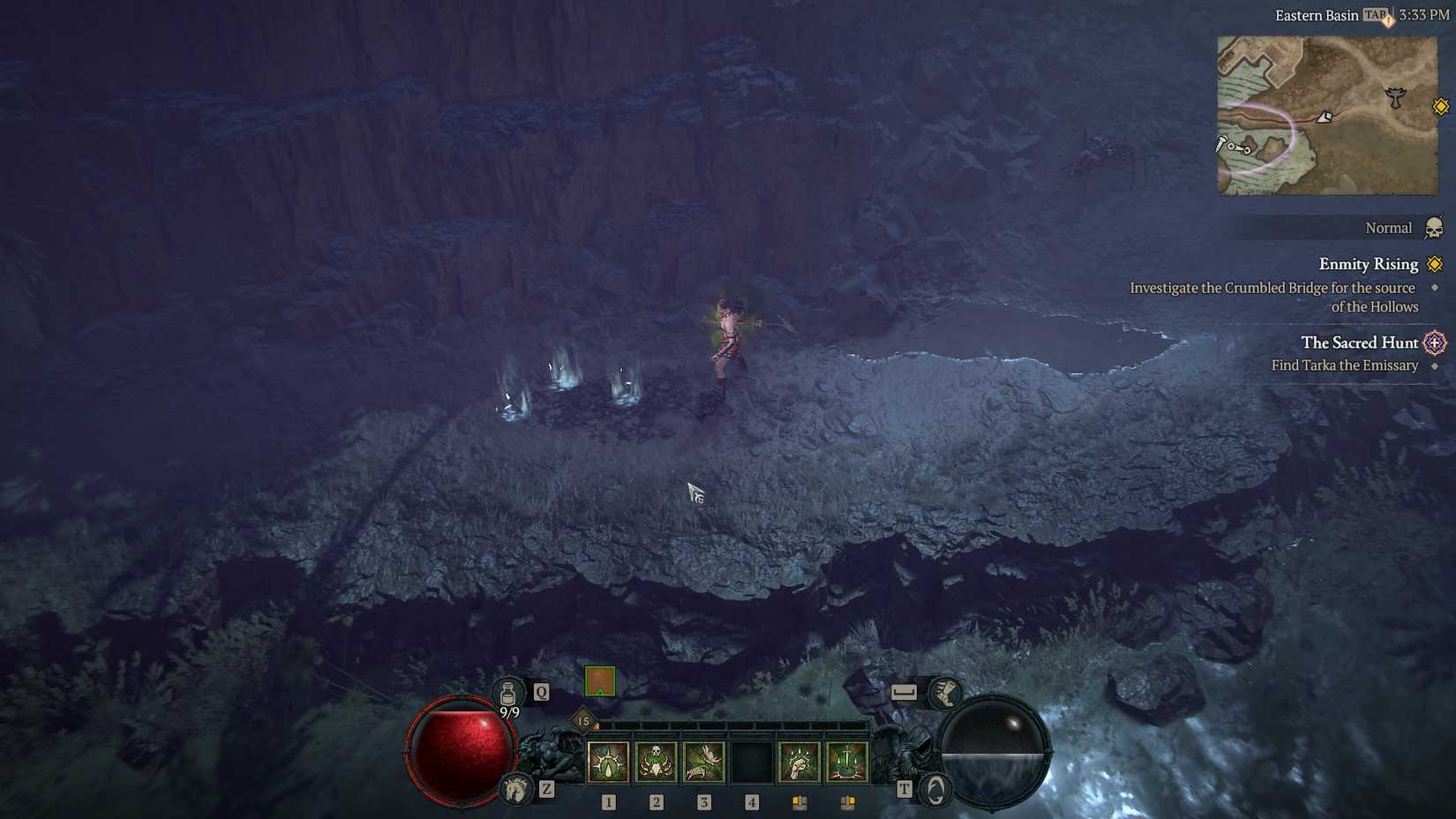Select the Enmity Rising quest title

pyautogui.click(x=1368, y=264)
